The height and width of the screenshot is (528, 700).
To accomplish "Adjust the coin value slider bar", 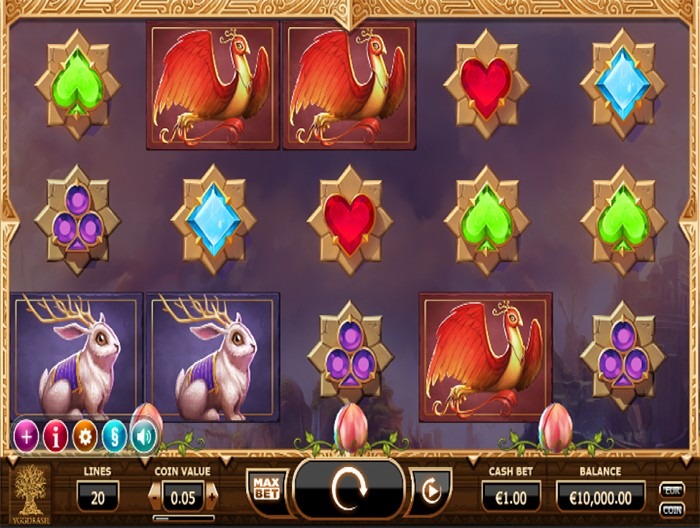I will (183, 518).
